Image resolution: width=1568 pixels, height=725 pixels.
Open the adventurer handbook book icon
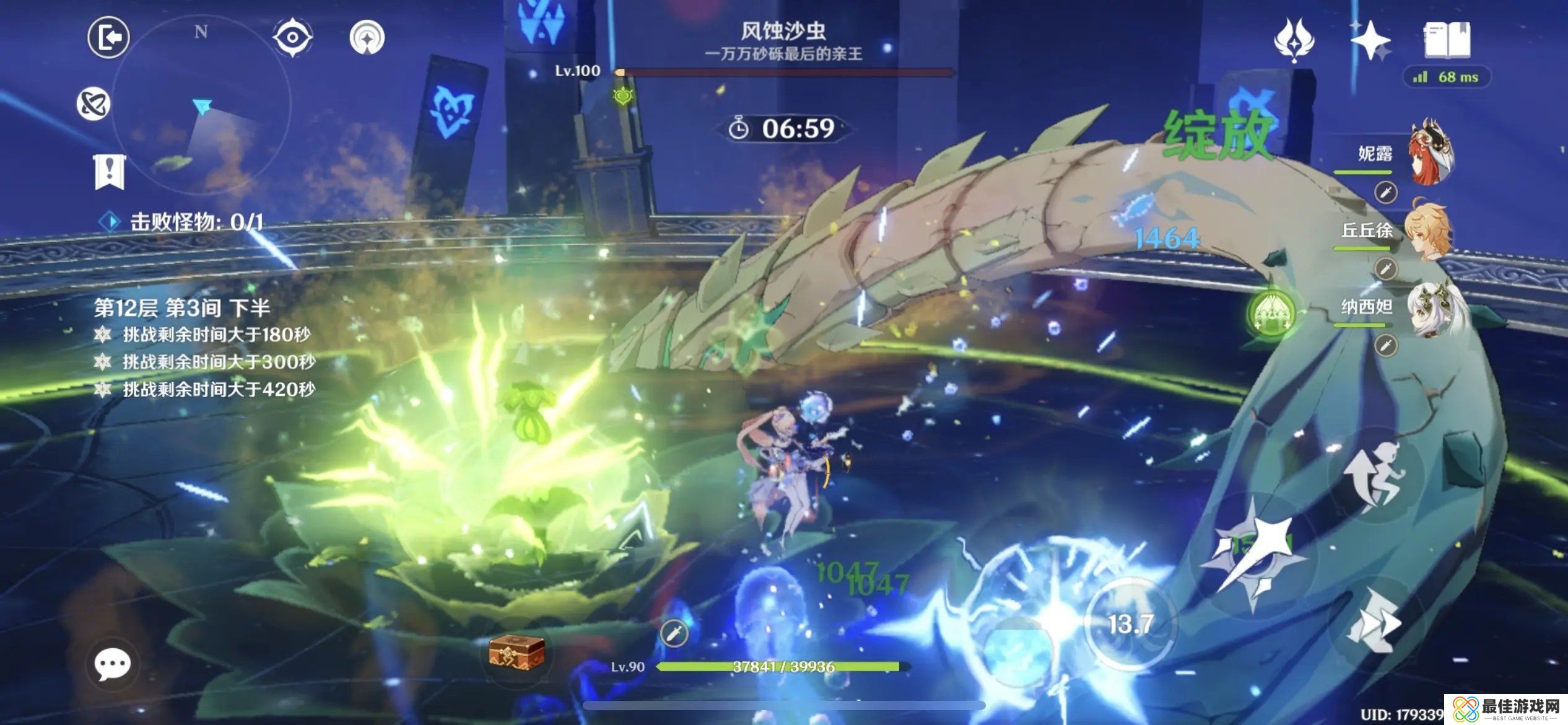point(1447,40)
